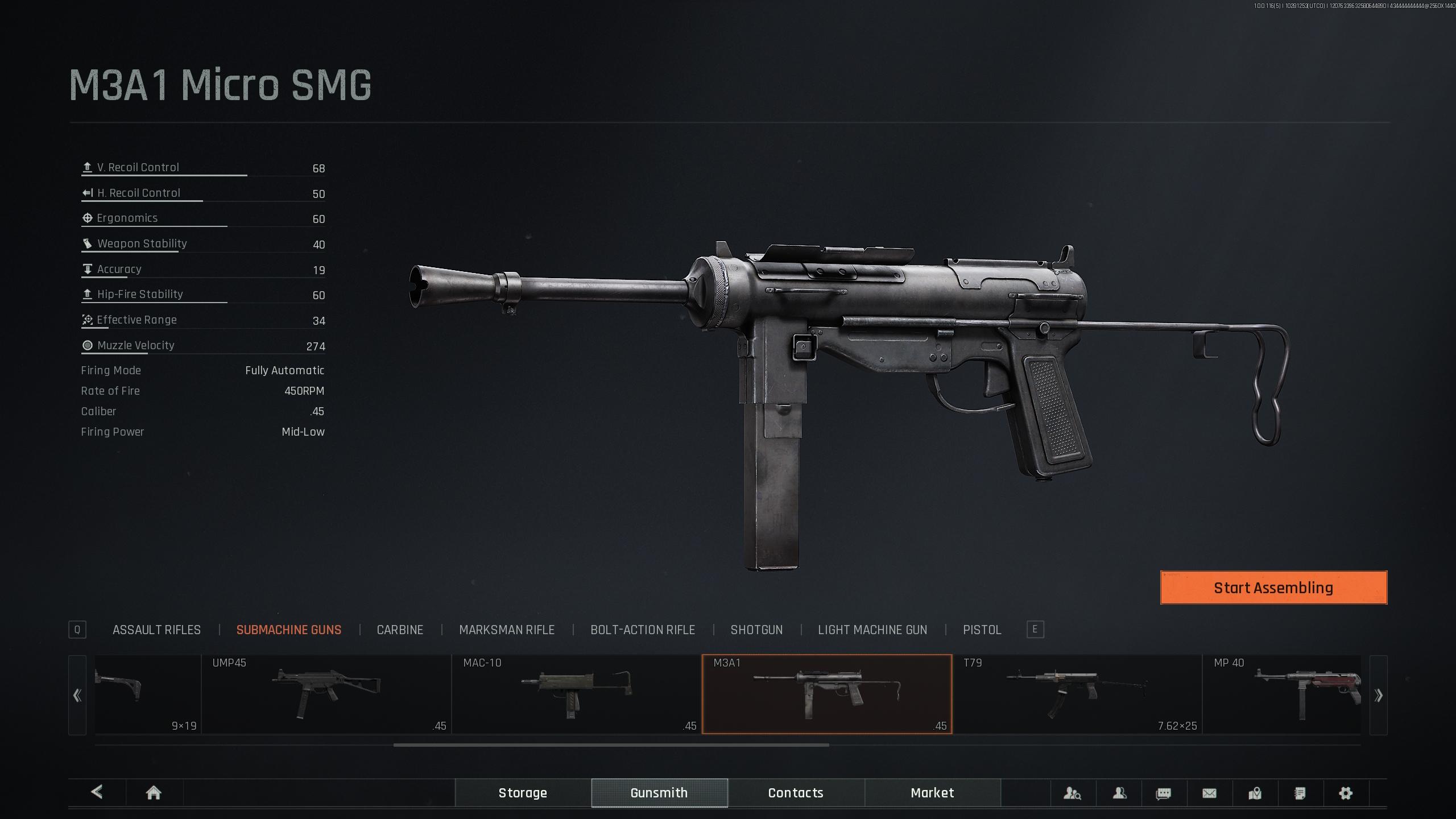The height and width of the screenshot is (819, 1456).
Task: Open the Light Machine Gun category
Action: point(872,630)
